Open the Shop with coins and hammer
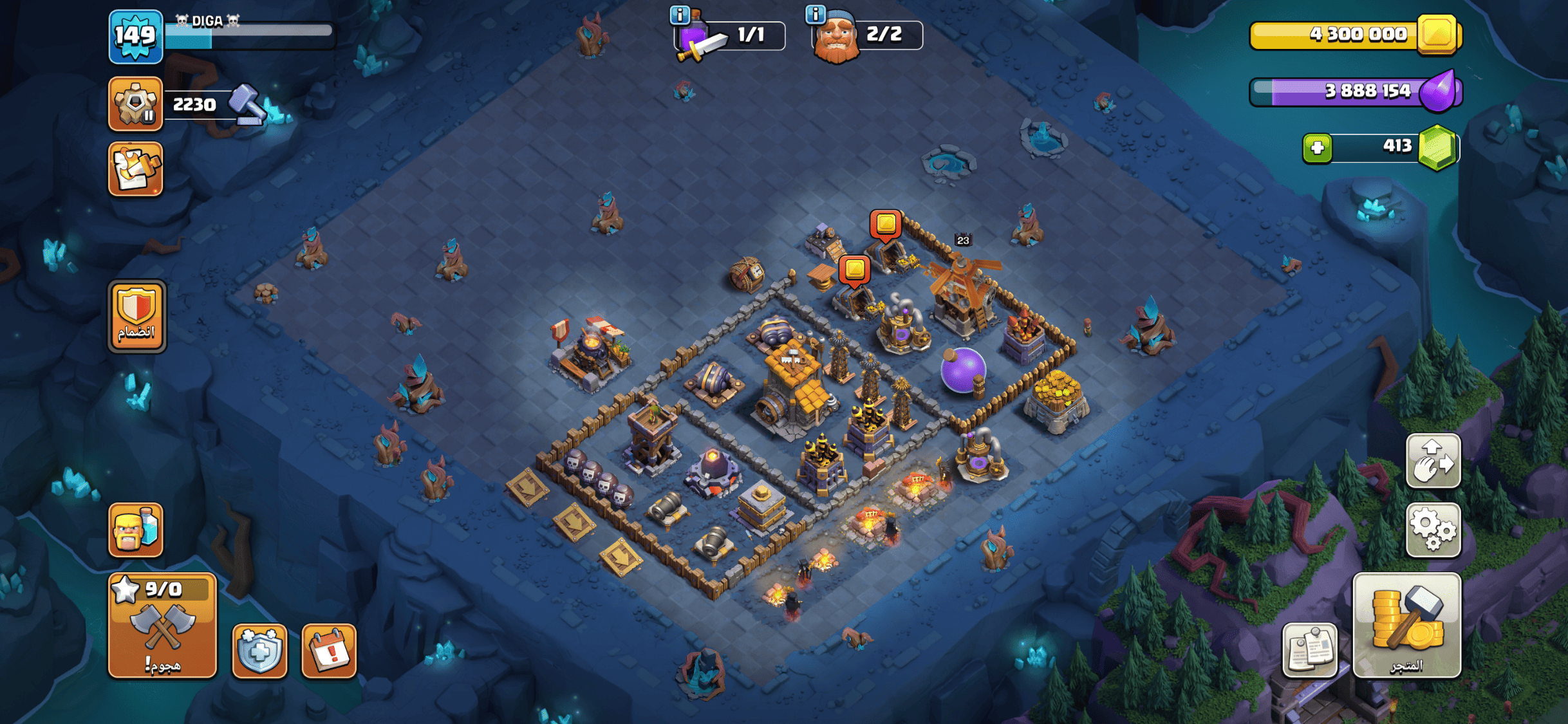 pyautogui.click(x=1406, y=626)
